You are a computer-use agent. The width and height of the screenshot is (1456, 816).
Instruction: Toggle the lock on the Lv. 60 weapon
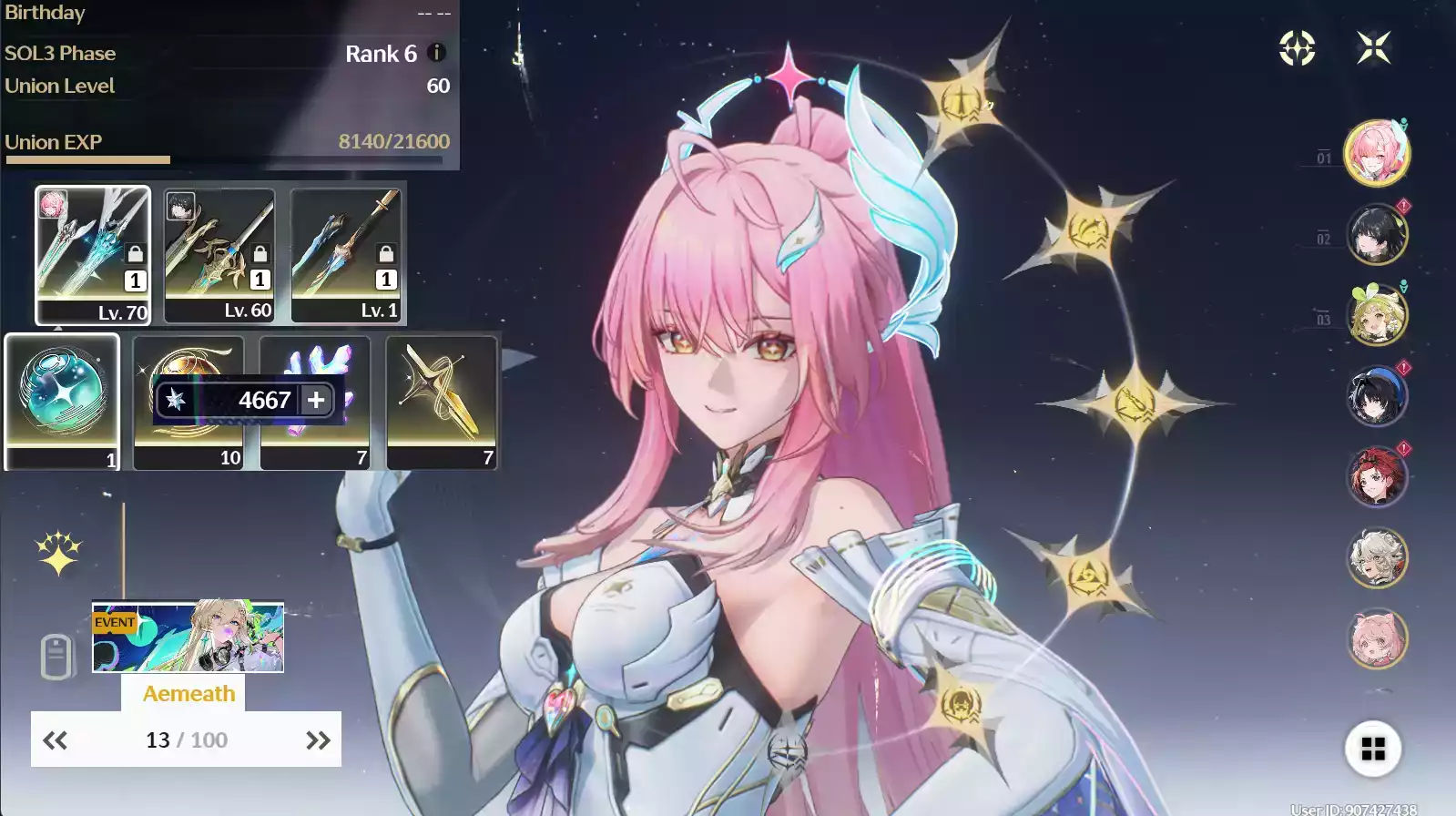[x=260, y=254]
